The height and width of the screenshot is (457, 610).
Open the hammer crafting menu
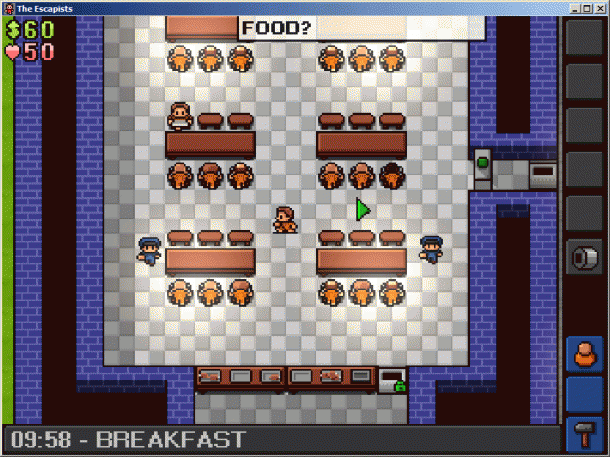(584, 435)
